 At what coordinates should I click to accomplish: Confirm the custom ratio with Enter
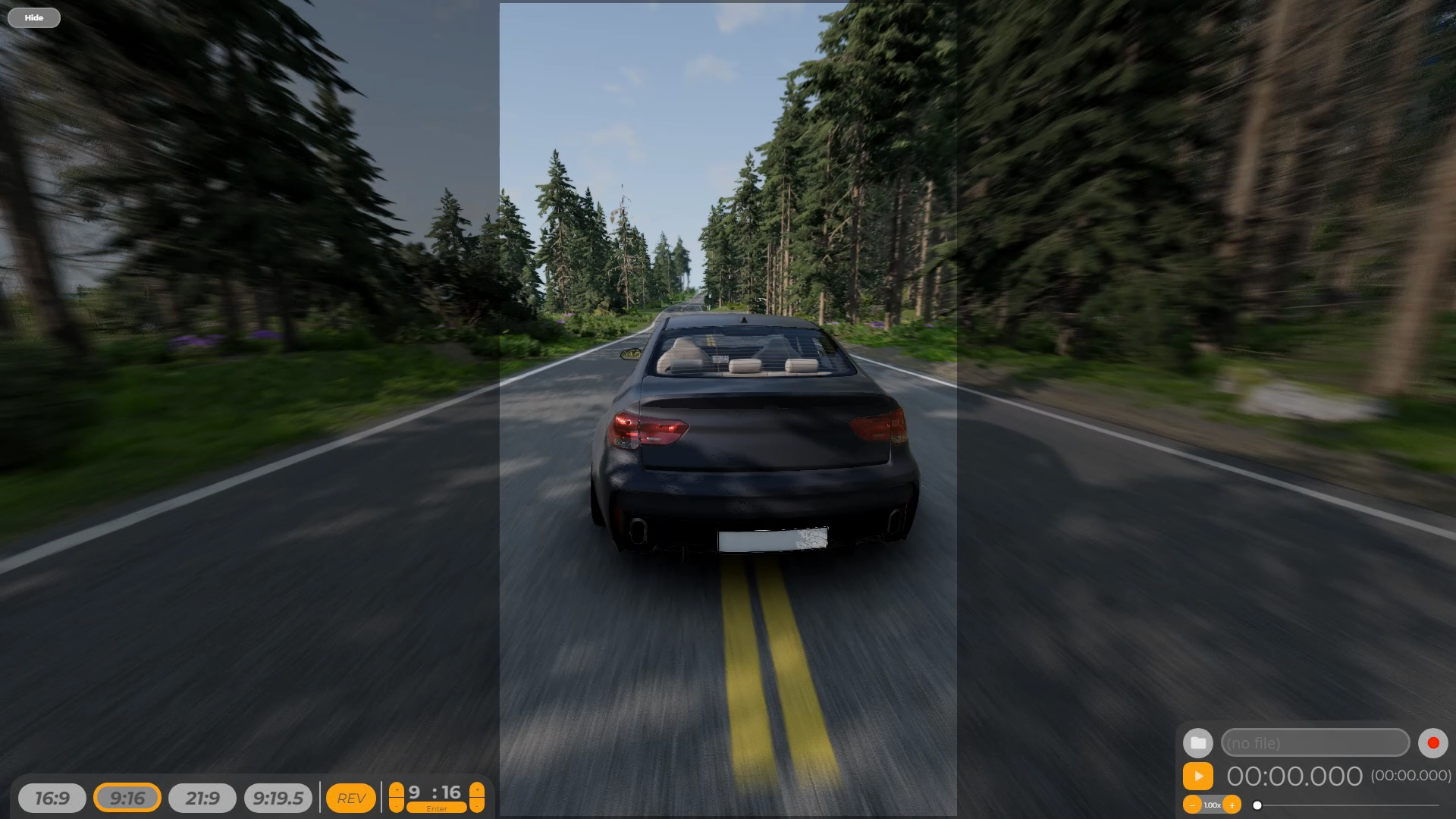pyautogui.click(x=438, y=809)
